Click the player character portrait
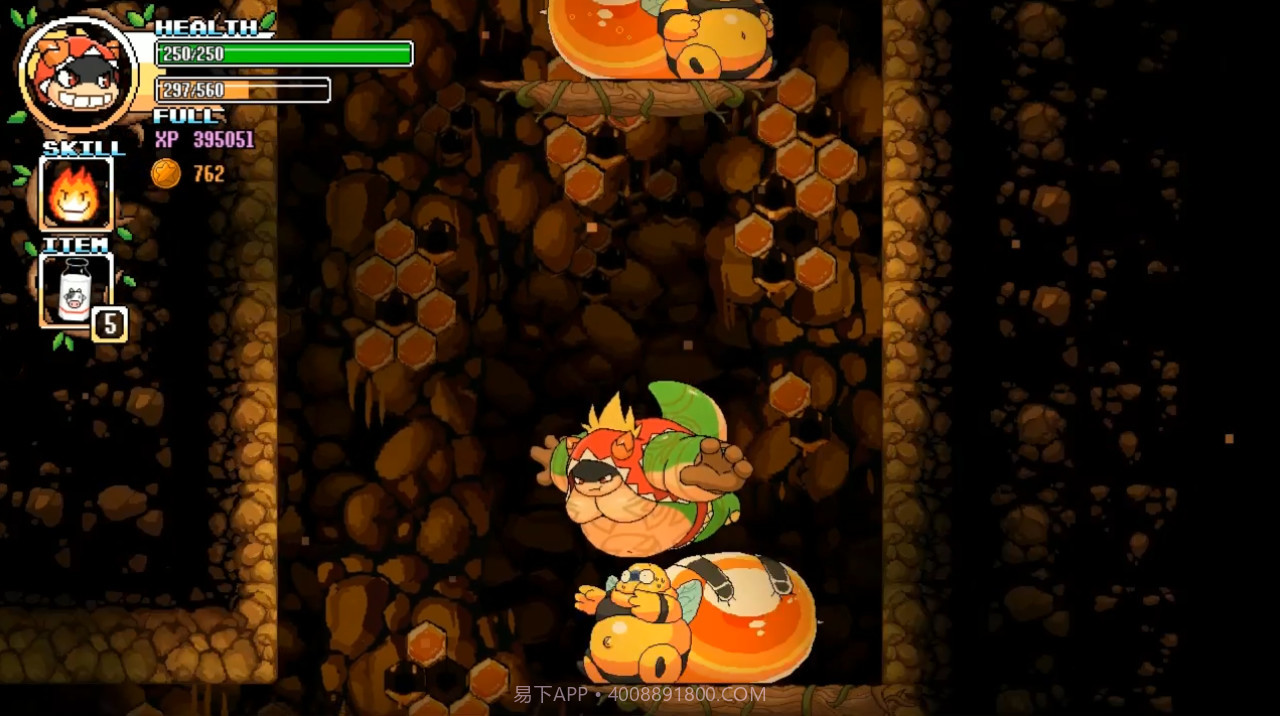 point(78,73)
